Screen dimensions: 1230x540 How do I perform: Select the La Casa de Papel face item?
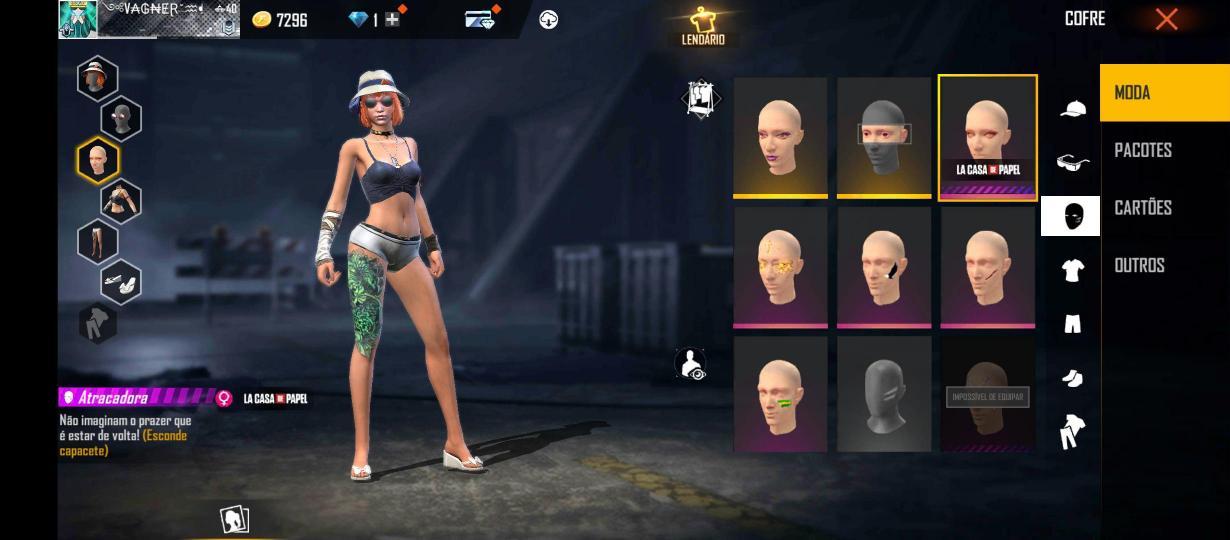pos(987,137)
